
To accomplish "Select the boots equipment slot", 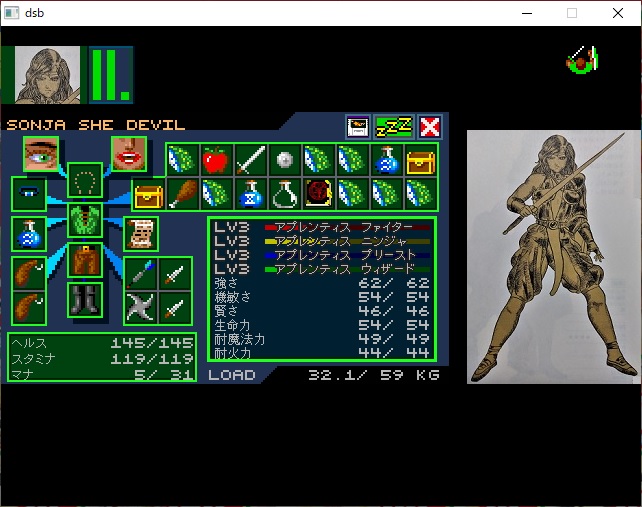I will [x=85, y=299].
